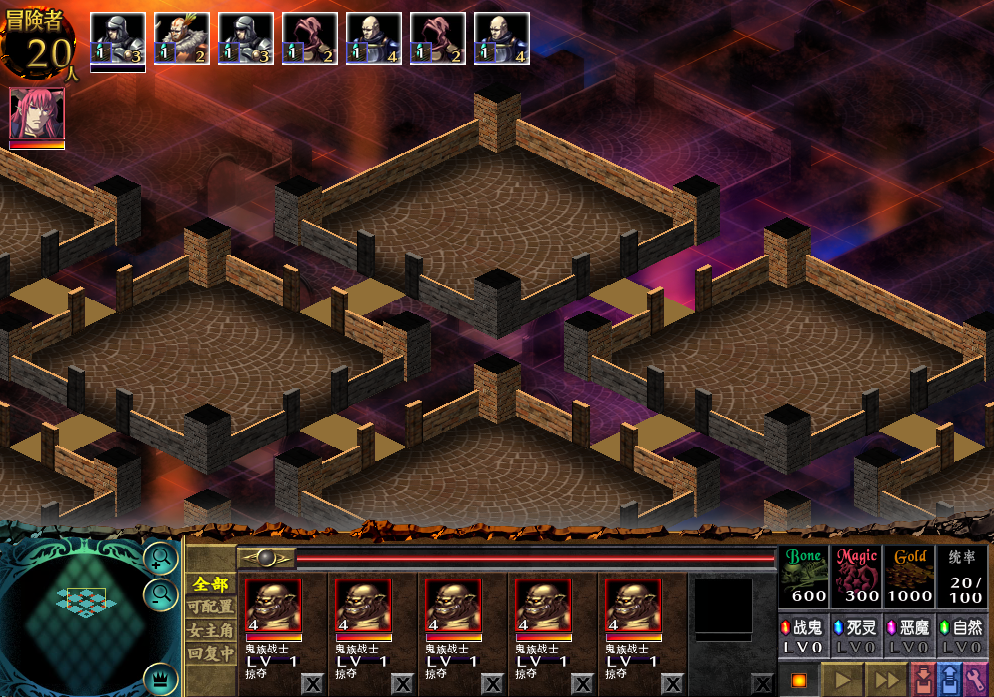Open settings with the purple wrench button
This screenshot has height=697, width=994.
pyautogui.click(x=975, y=680)
